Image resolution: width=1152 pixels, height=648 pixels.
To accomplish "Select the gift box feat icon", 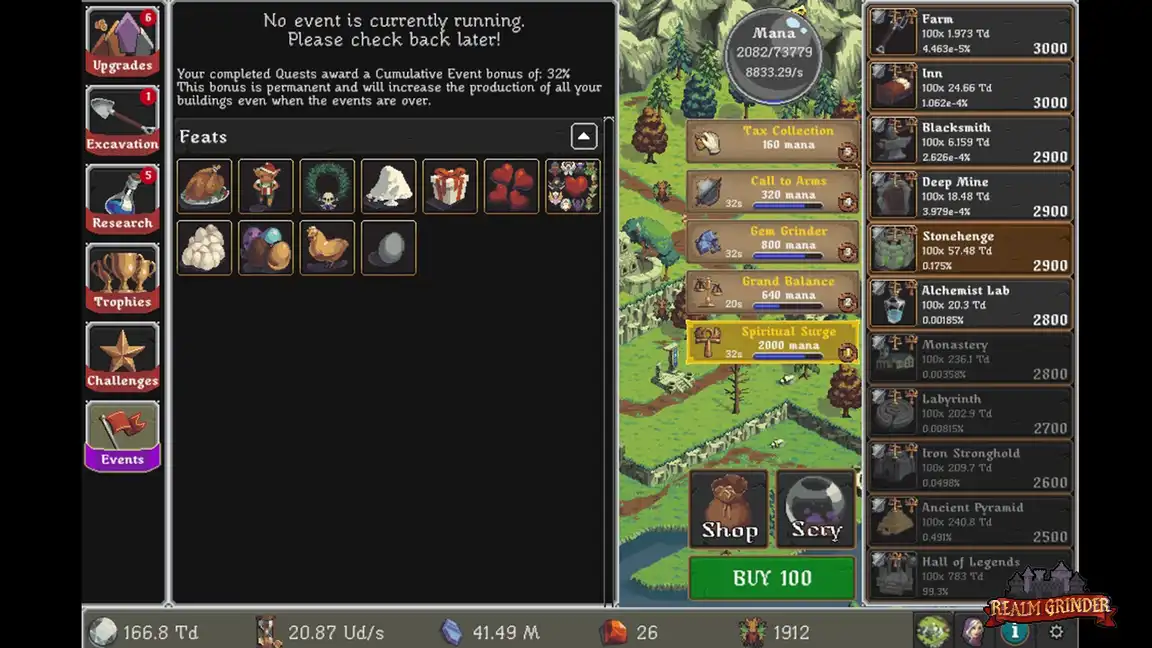I will [450, 186].
